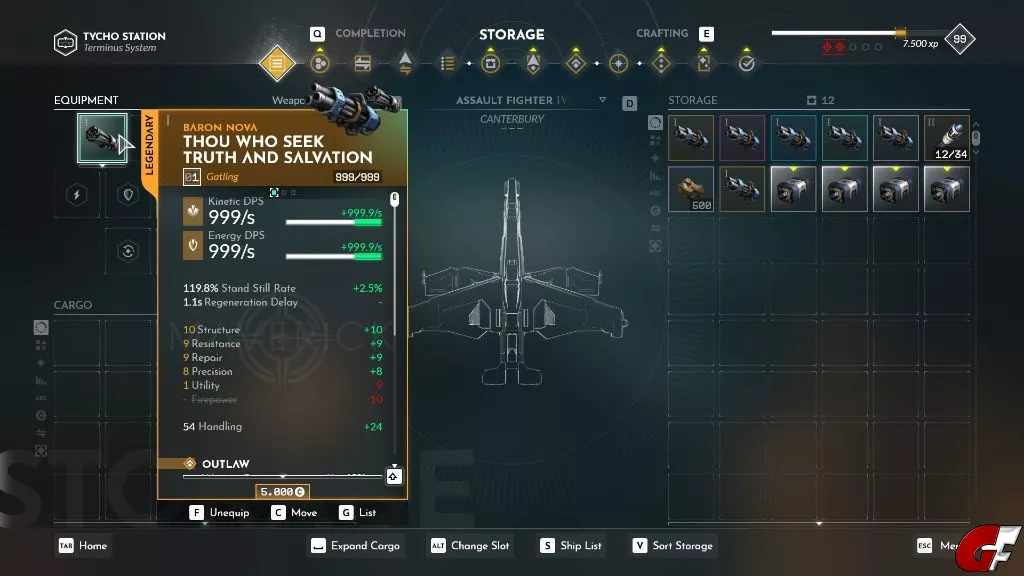1024x576 pixels.
Task: Click Sort Storage
Action: coord(672,546)
